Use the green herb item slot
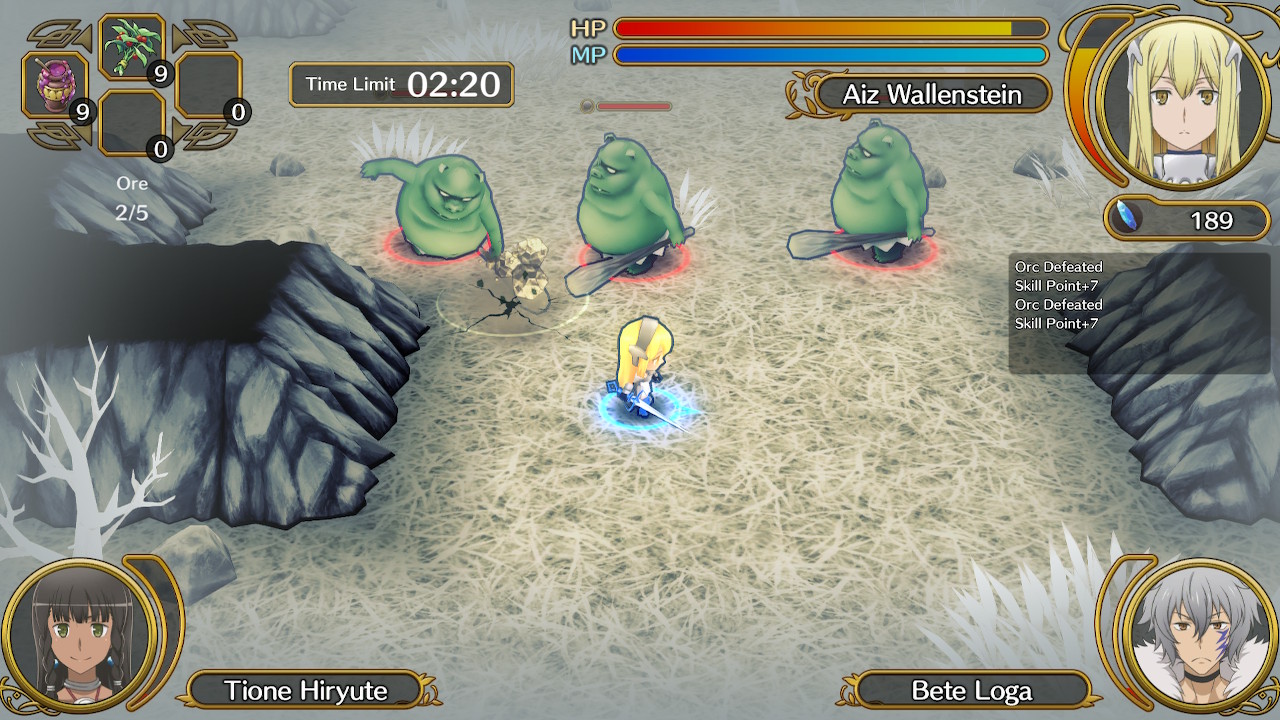The width and height of the screenshot is (1280, 720). click(x=132, y=48)
